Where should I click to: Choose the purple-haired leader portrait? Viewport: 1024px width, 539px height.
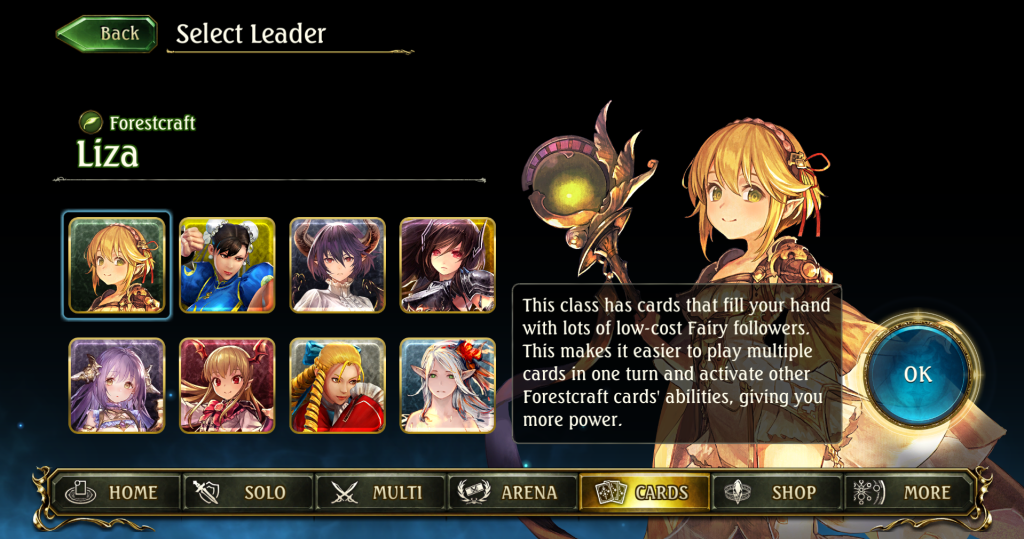pos(116,385)
